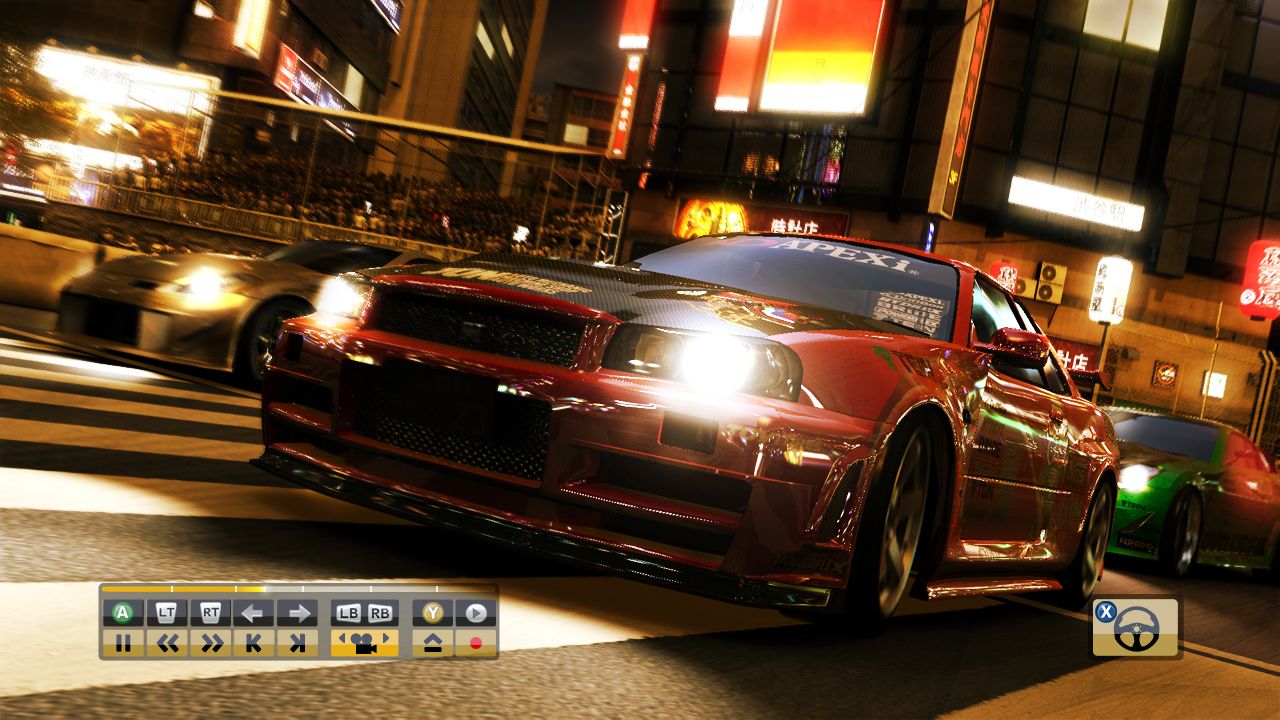
Task: Click the green A button prompt
Action: click(120, 613)
